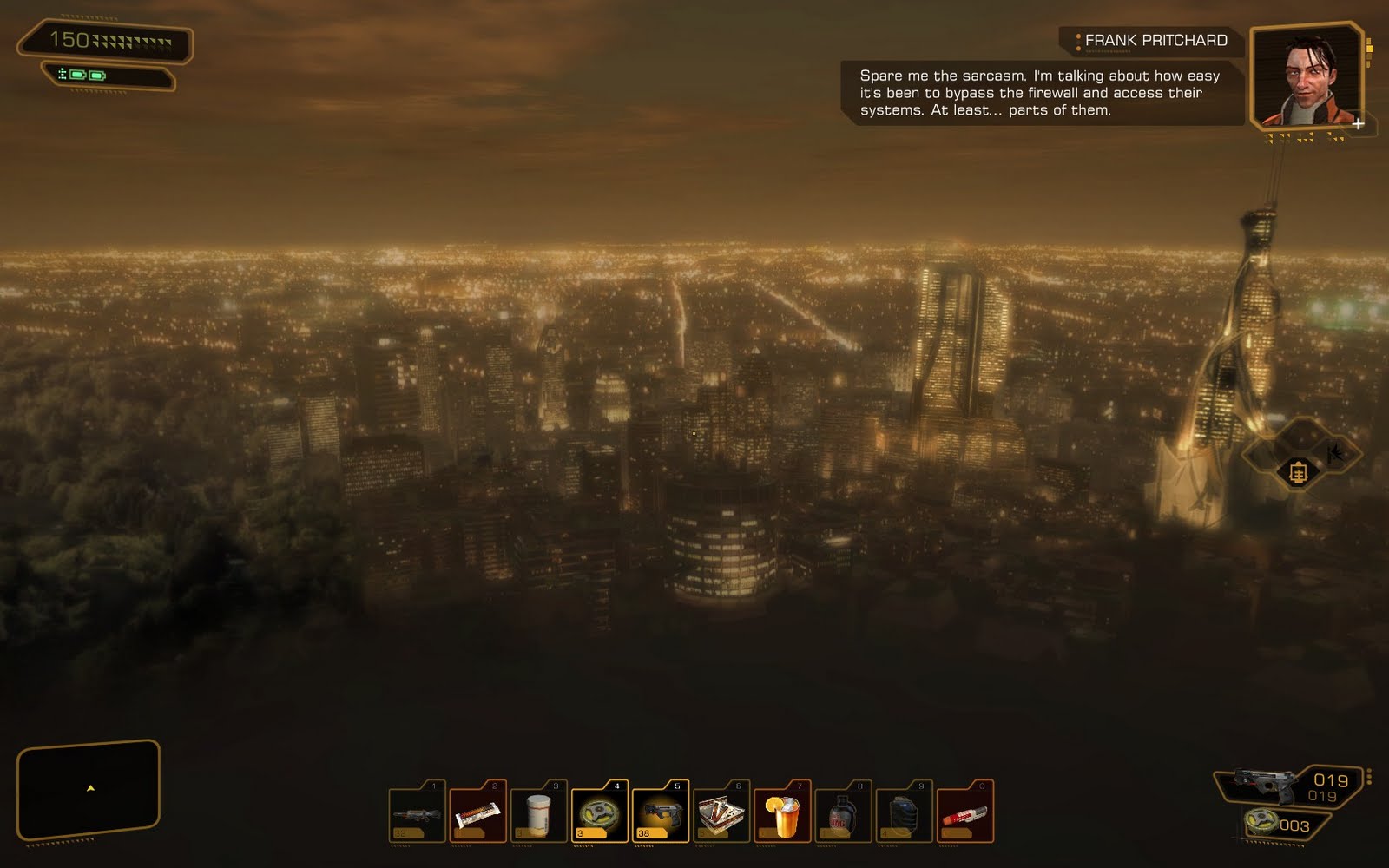Use the red stim injector in slot 0

coord(964,813)
